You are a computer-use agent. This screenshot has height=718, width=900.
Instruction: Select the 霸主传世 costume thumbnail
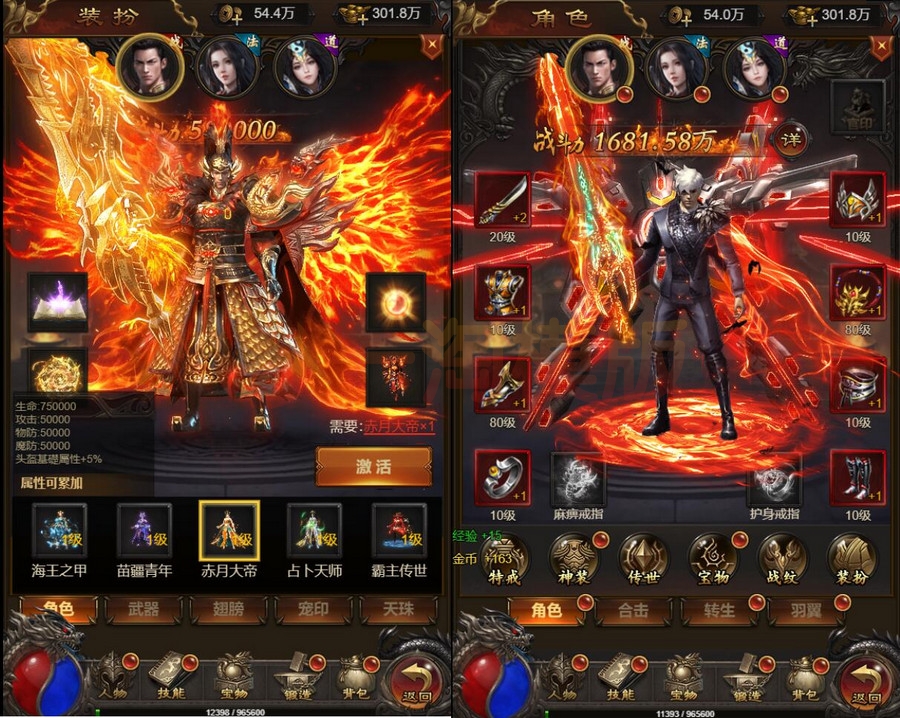click(x=399, y=532)
